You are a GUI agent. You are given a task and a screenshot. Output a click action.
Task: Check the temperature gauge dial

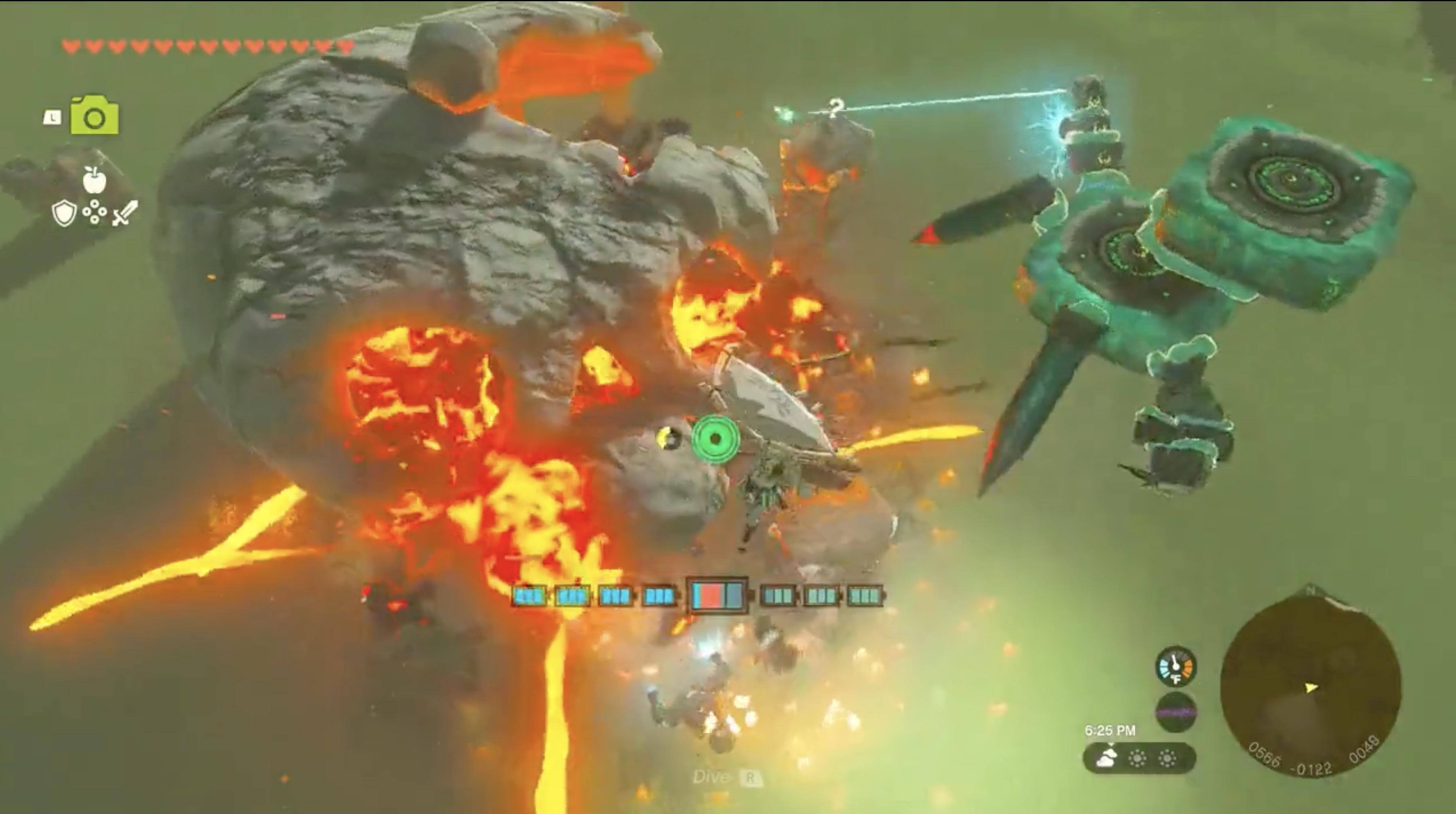point(1176,667)
